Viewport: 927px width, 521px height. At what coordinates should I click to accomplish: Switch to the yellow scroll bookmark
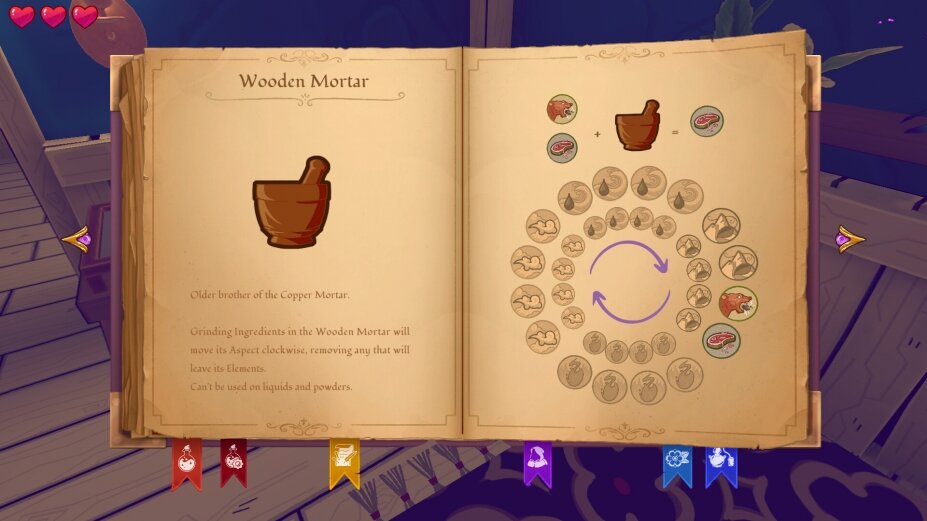(x=344, y=462)
